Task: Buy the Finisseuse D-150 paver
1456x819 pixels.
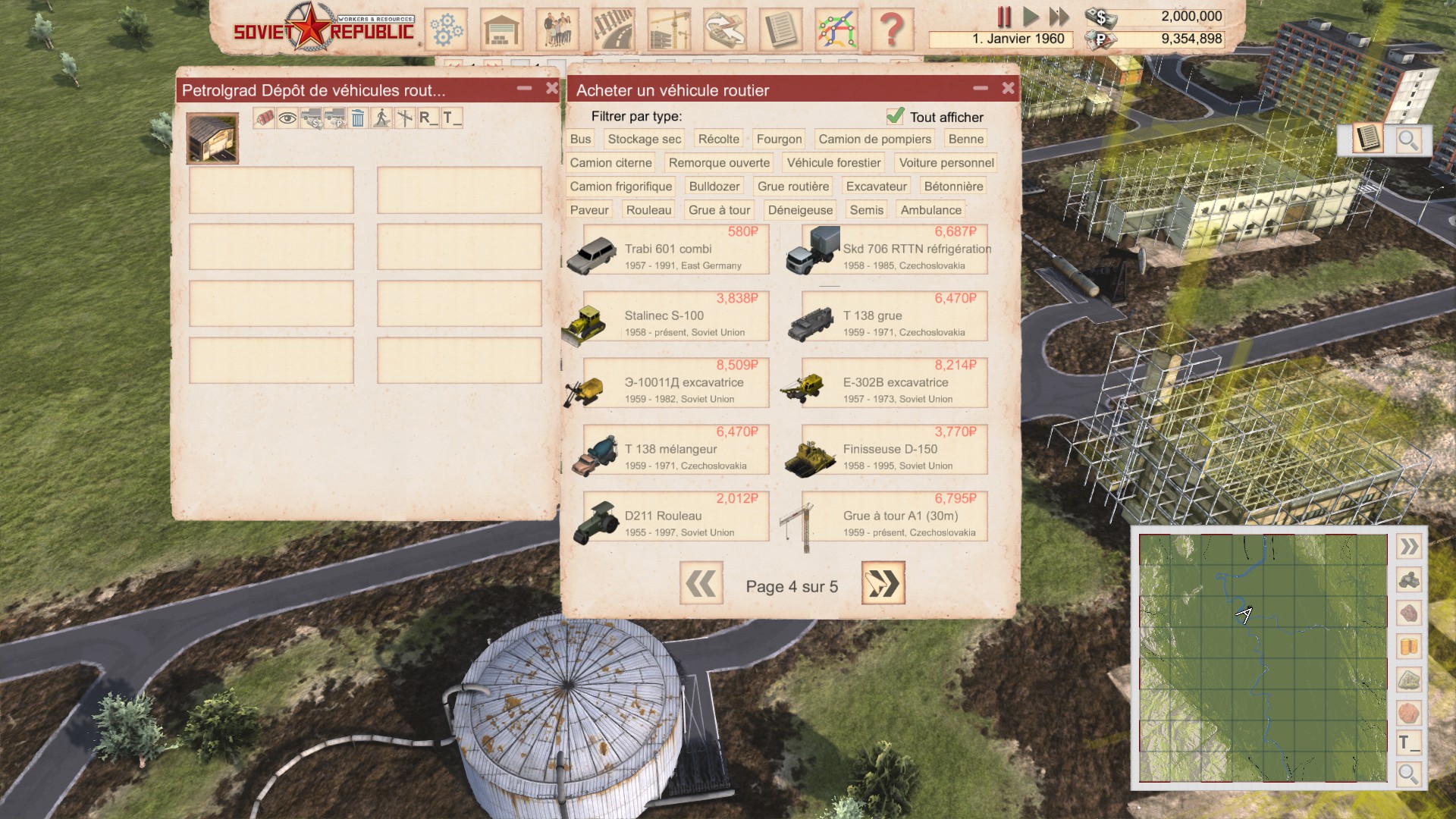Action: click(893, 450)
